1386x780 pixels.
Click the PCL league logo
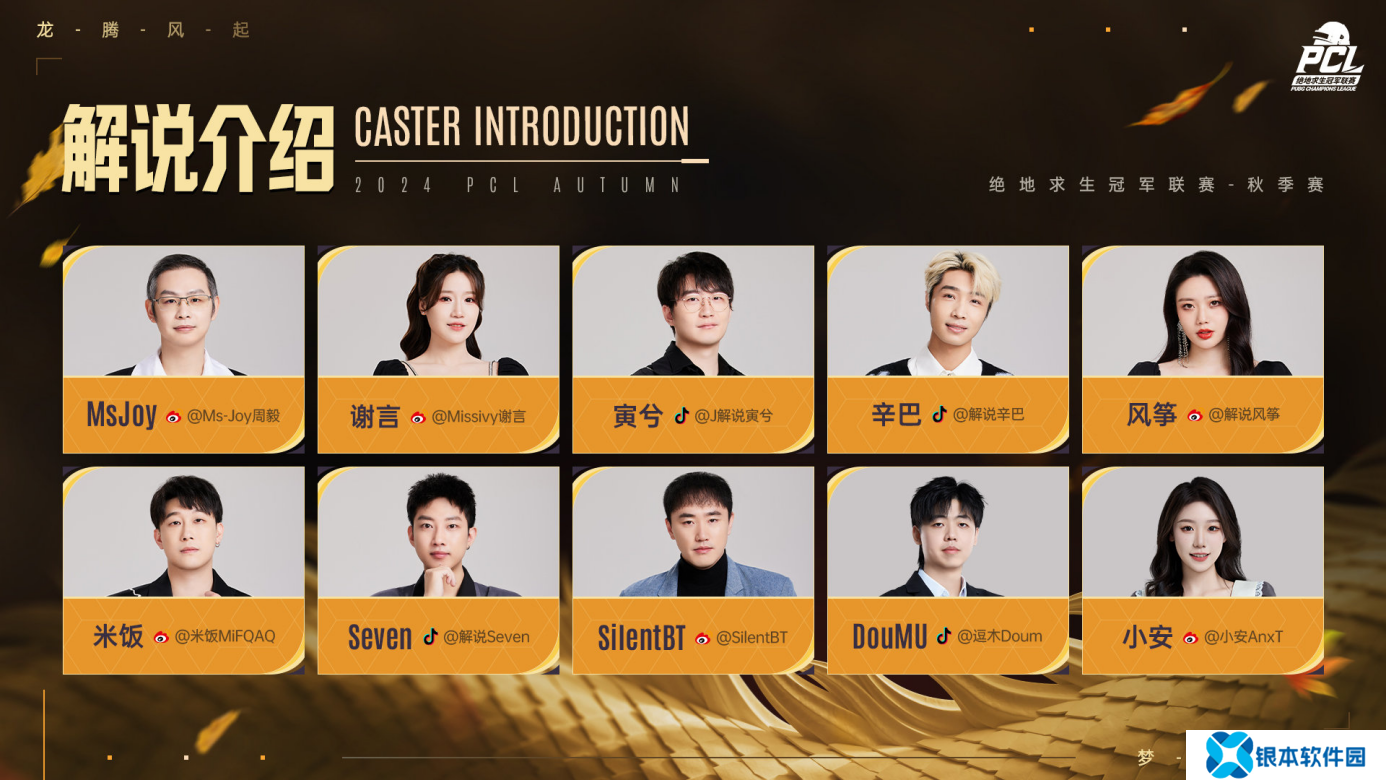[x=1327, y=58]
